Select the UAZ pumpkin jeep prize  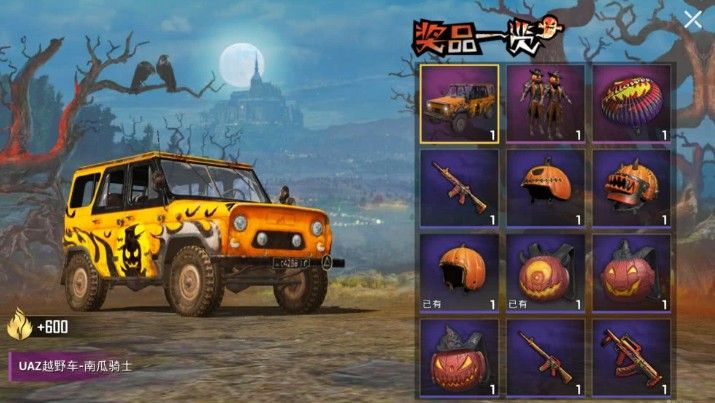click(459, 102)
